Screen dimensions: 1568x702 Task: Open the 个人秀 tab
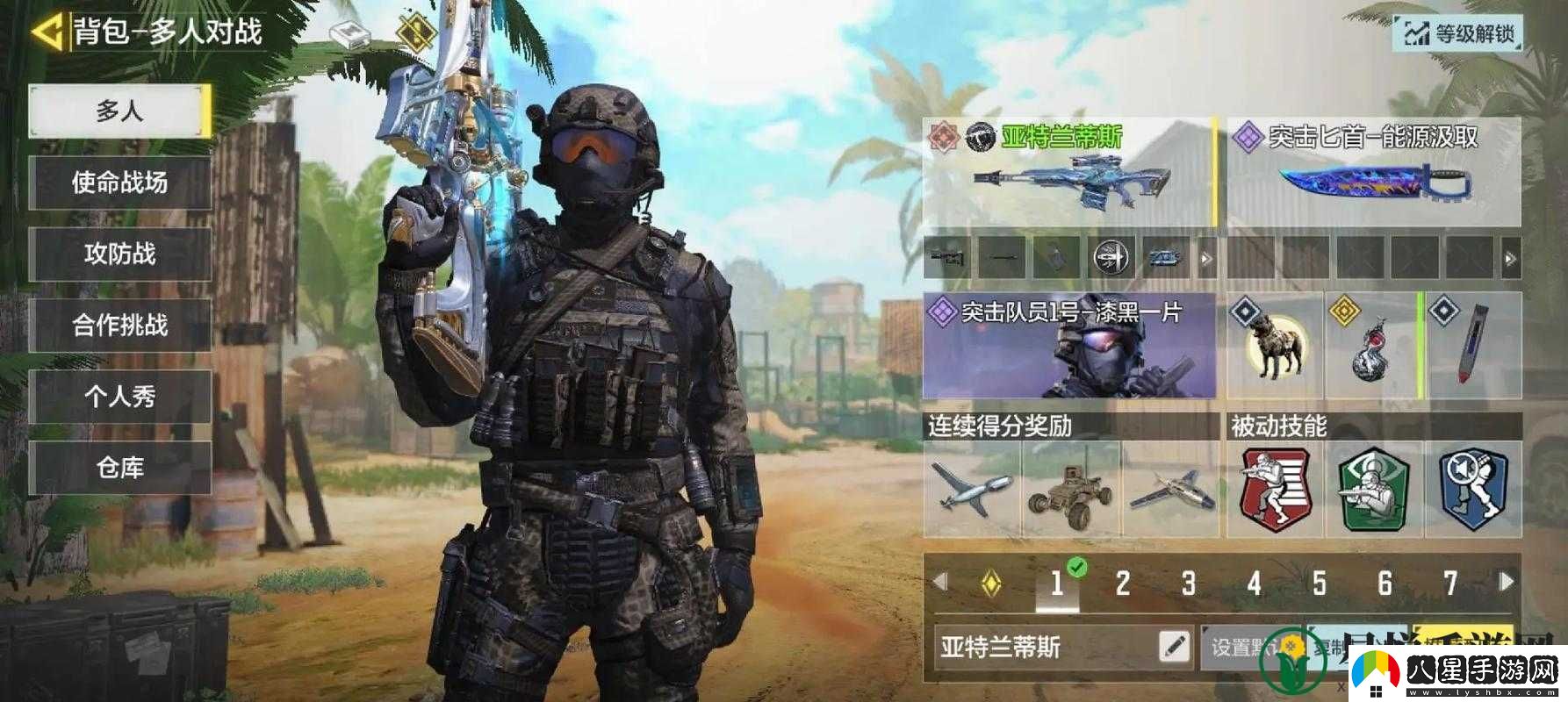point(119,396)
